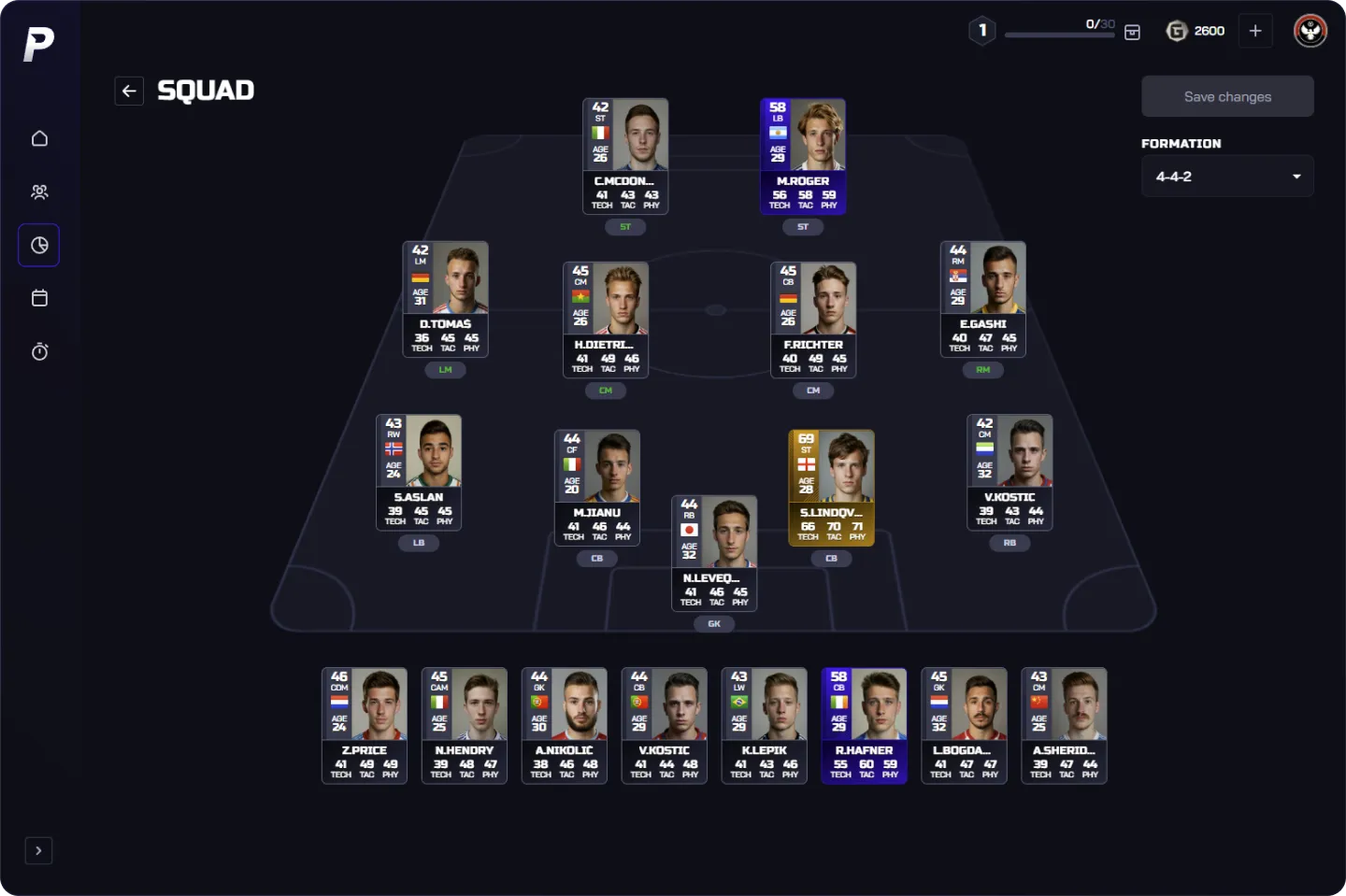Select bench player Z.PRICE
Viewport: 1346px width, 896px height.
(x=365, y=725)
